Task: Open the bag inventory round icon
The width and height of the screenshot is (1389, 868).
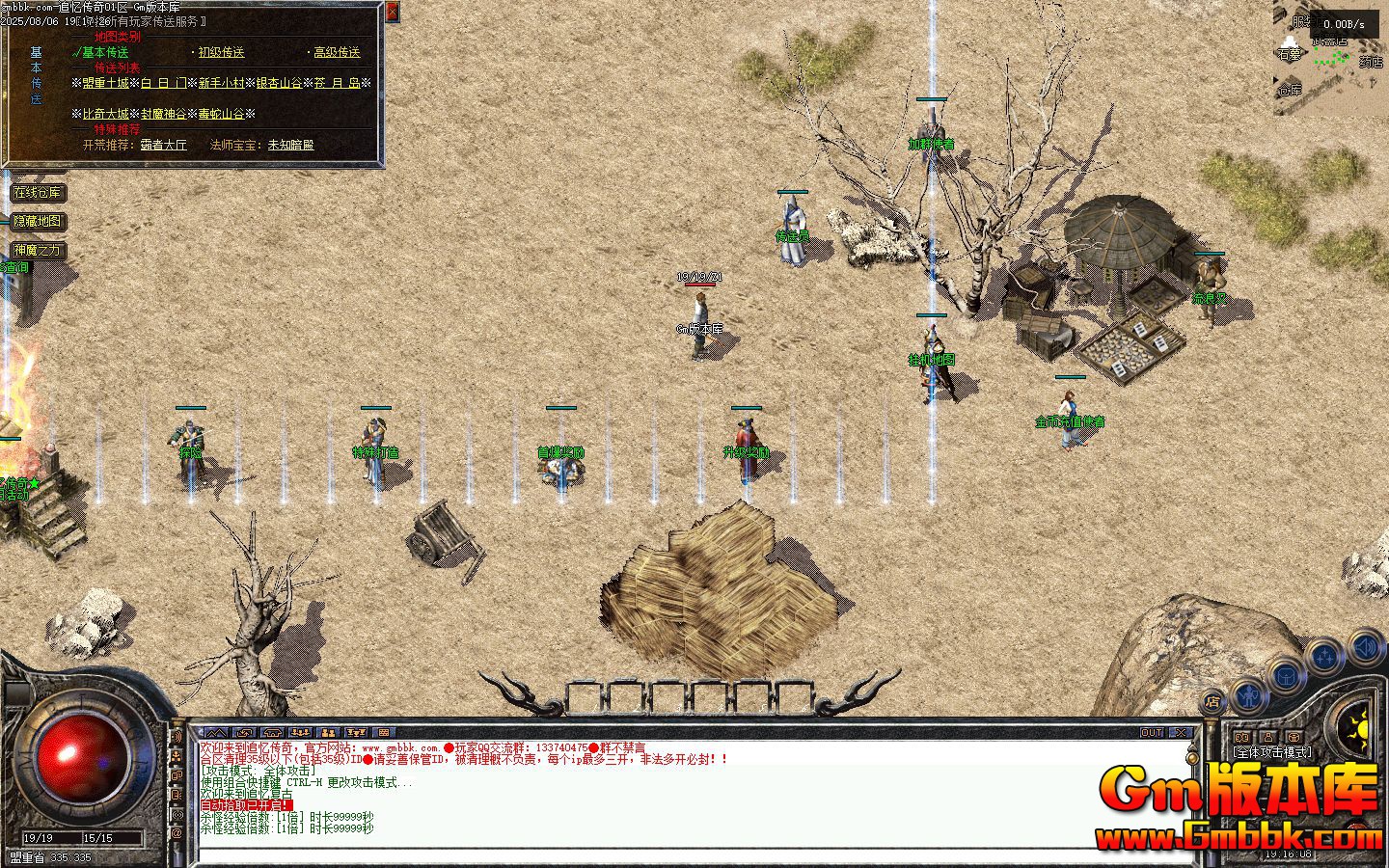Action: point(1286,674)
